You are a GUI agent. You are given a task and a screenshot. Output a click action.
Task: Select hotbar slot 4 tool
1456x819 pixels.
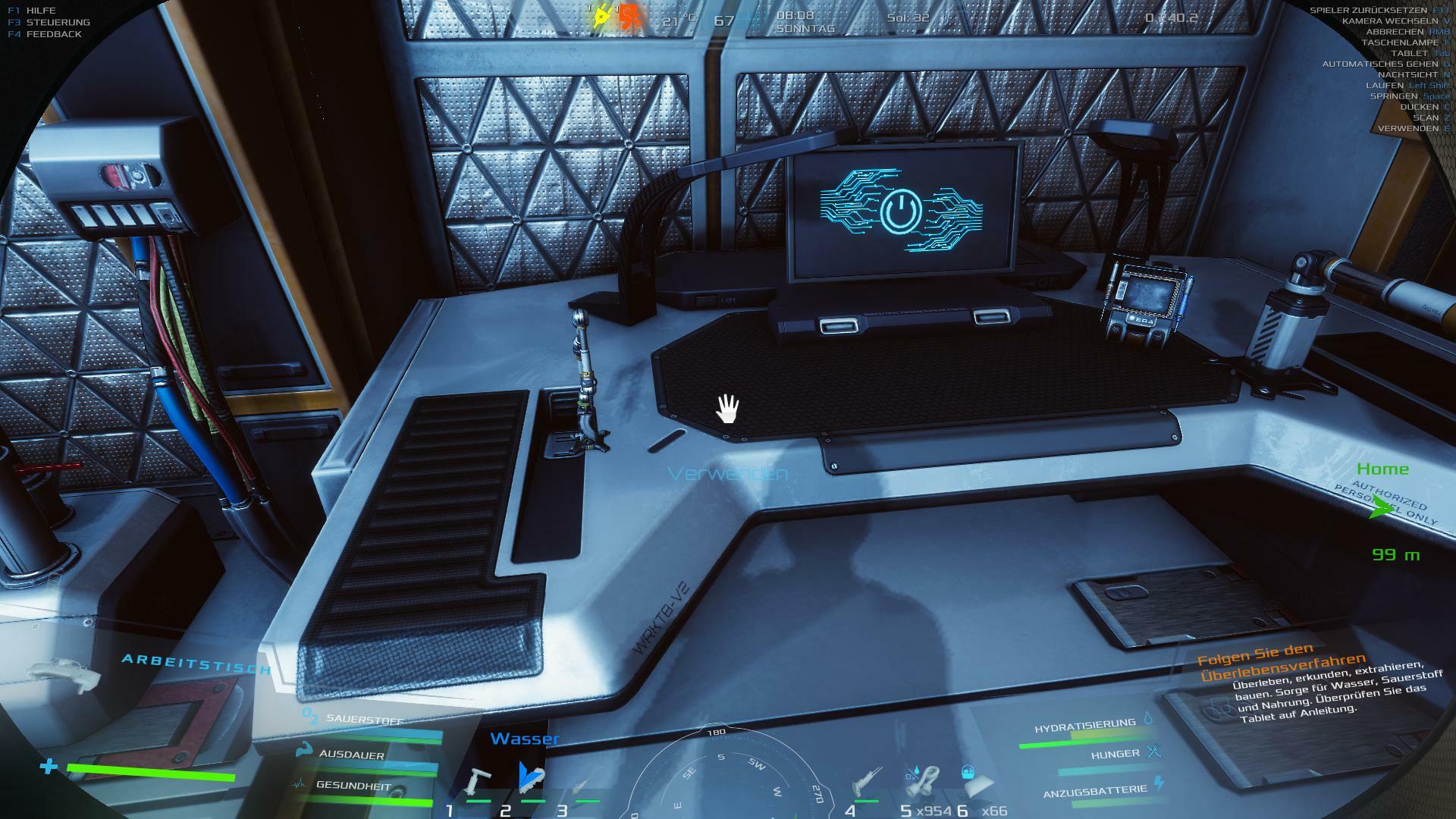tap(865, 782)
